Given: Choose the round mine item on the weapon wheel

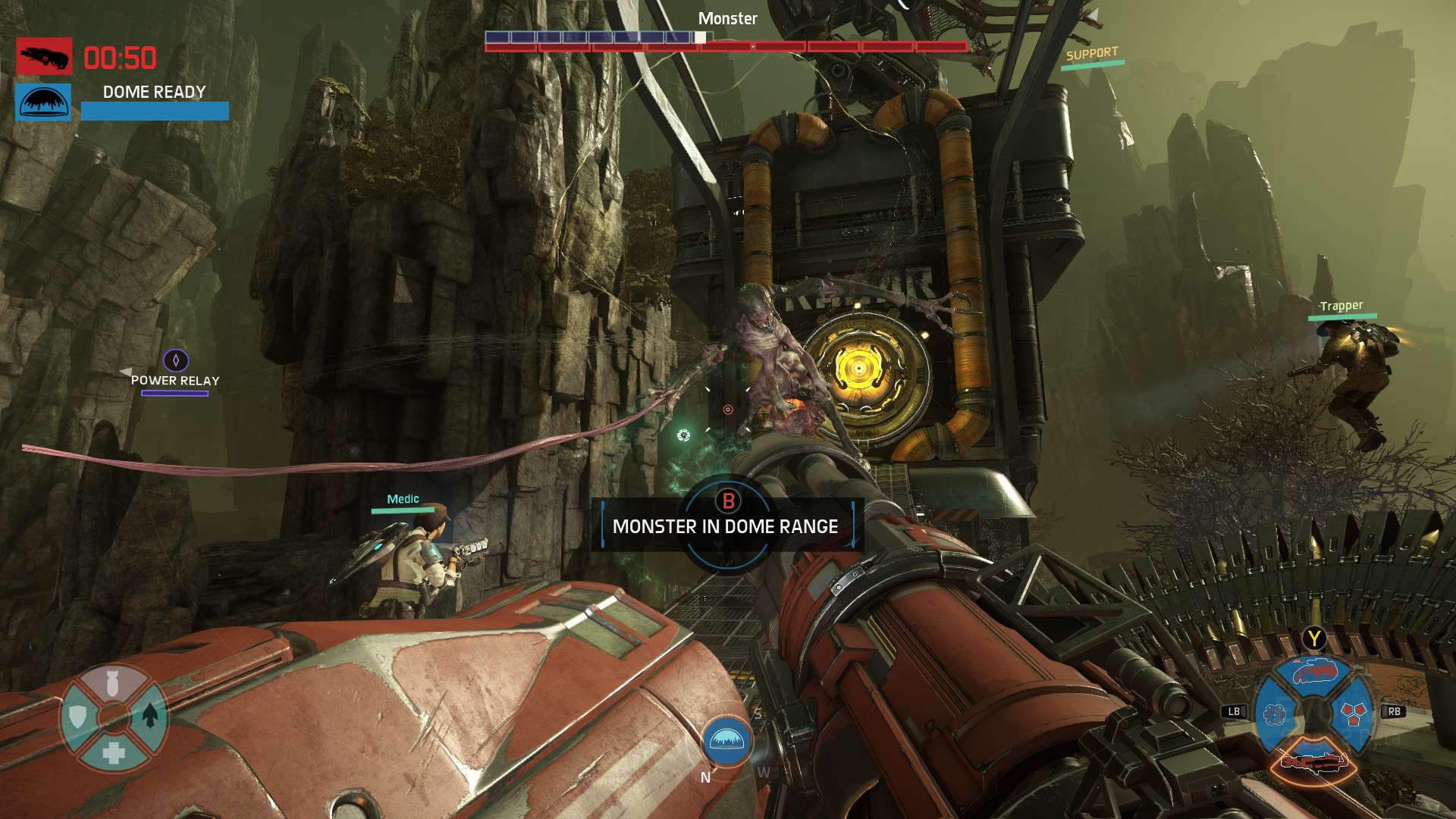Looking at the screenshot, I should pyautogui.click(x=1276, y=714).
